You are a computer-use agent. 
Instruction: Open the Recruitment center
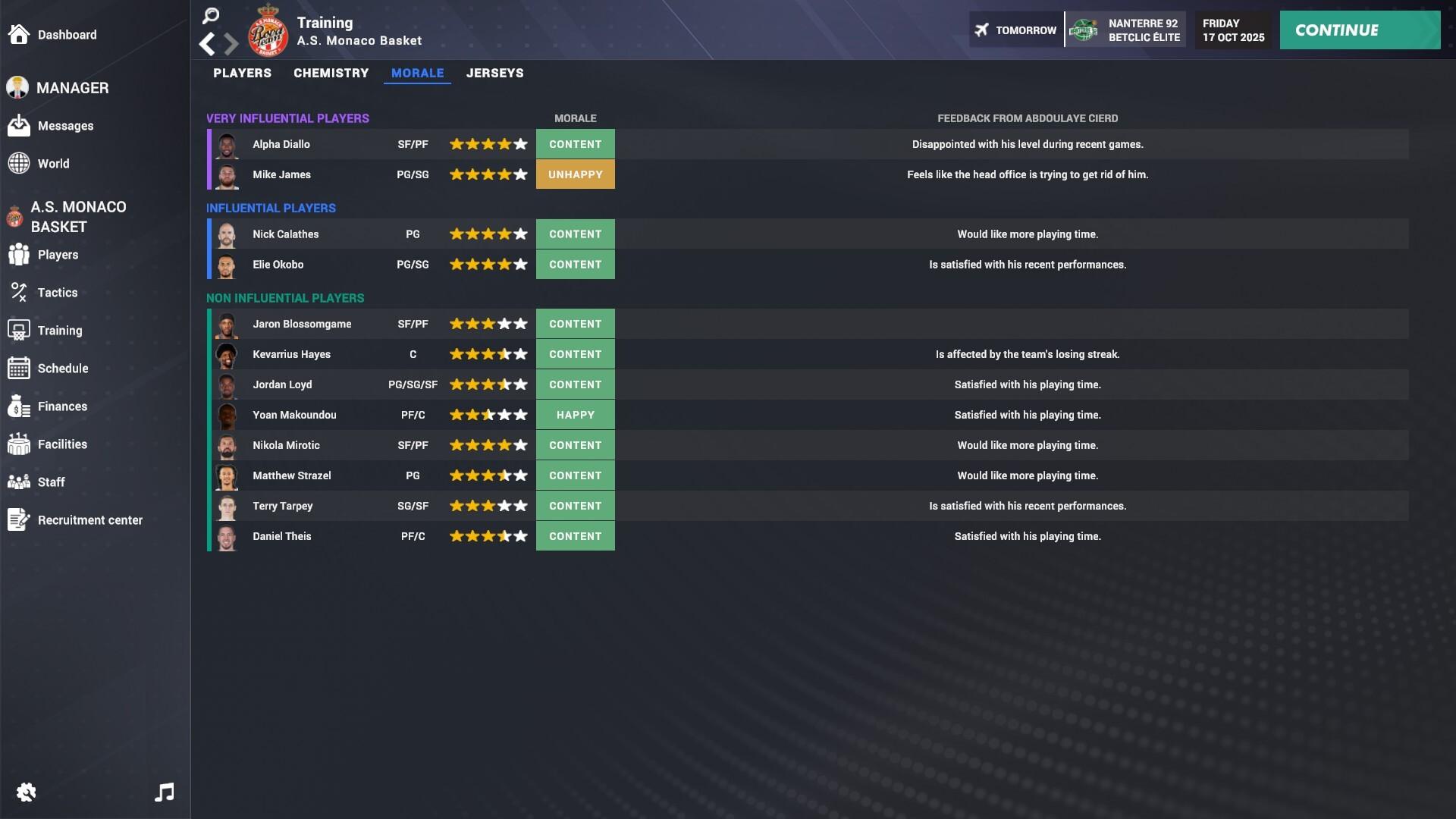[x=91, y=520]
